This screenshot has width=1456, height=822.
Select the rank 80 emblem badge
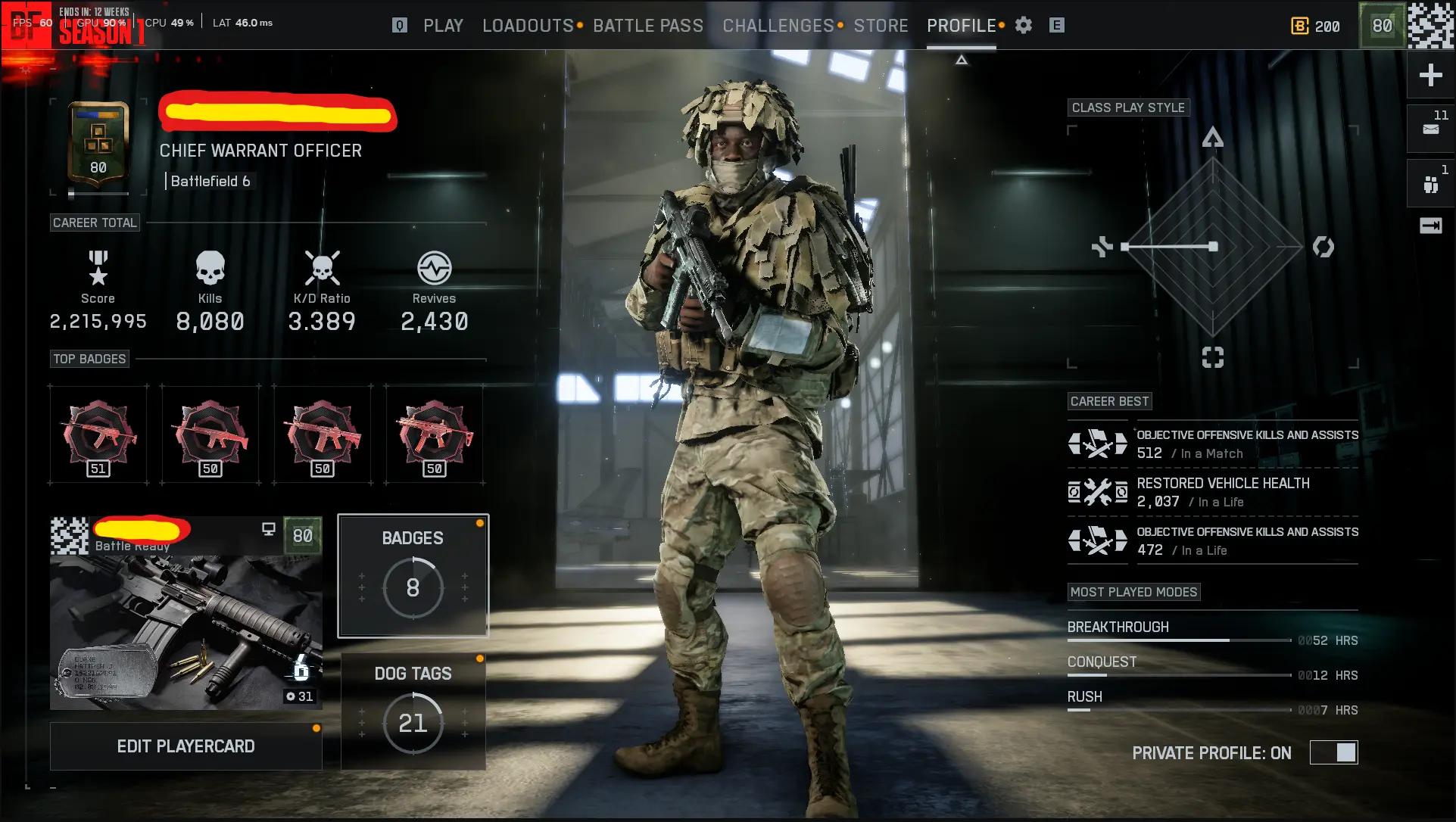coord(98,144)
